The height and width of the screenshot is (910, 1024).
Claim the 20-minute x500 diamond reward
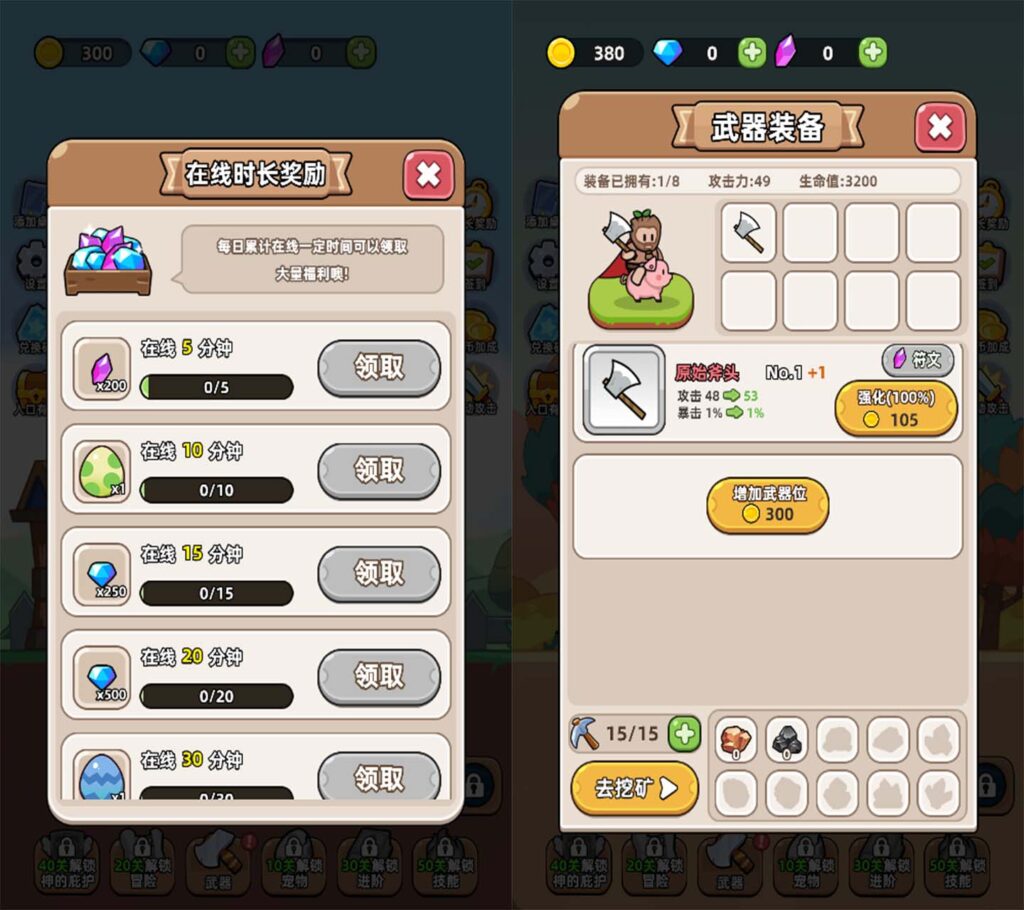coord(379,677)
